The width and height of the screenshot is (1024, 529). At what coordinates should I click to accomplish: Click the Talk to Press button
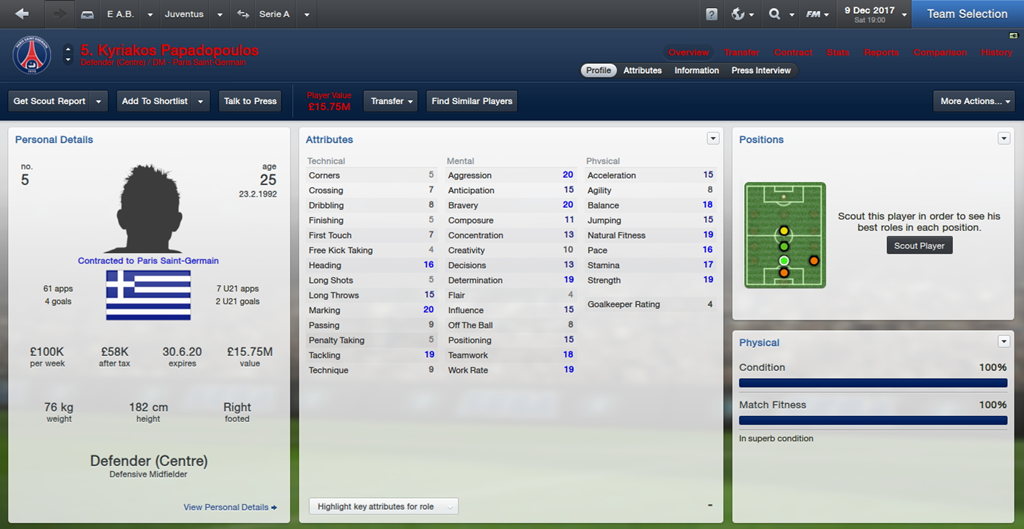click(250, 101)
